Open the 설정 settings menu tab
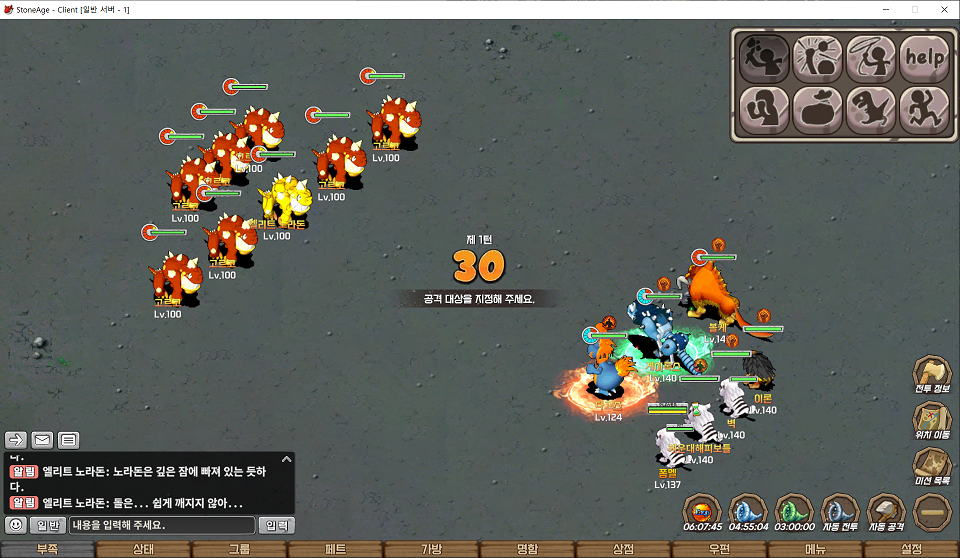Image resolution: width=960 pixels, height=558 pixels. pyautogui.click(x=911, y=549)
